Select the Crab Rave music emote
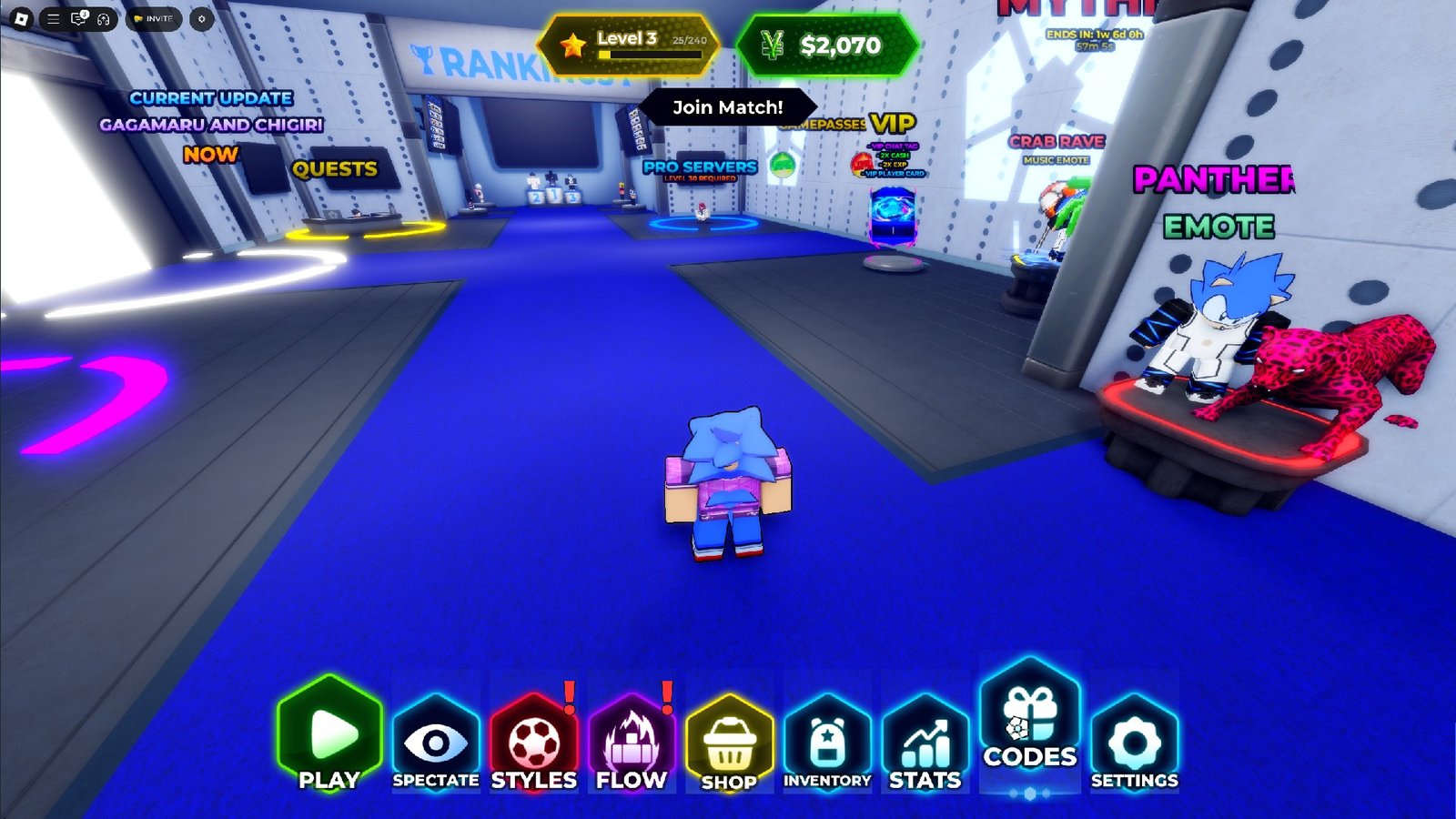Screen dimensions: 1456x819 tap(1058, 144)
